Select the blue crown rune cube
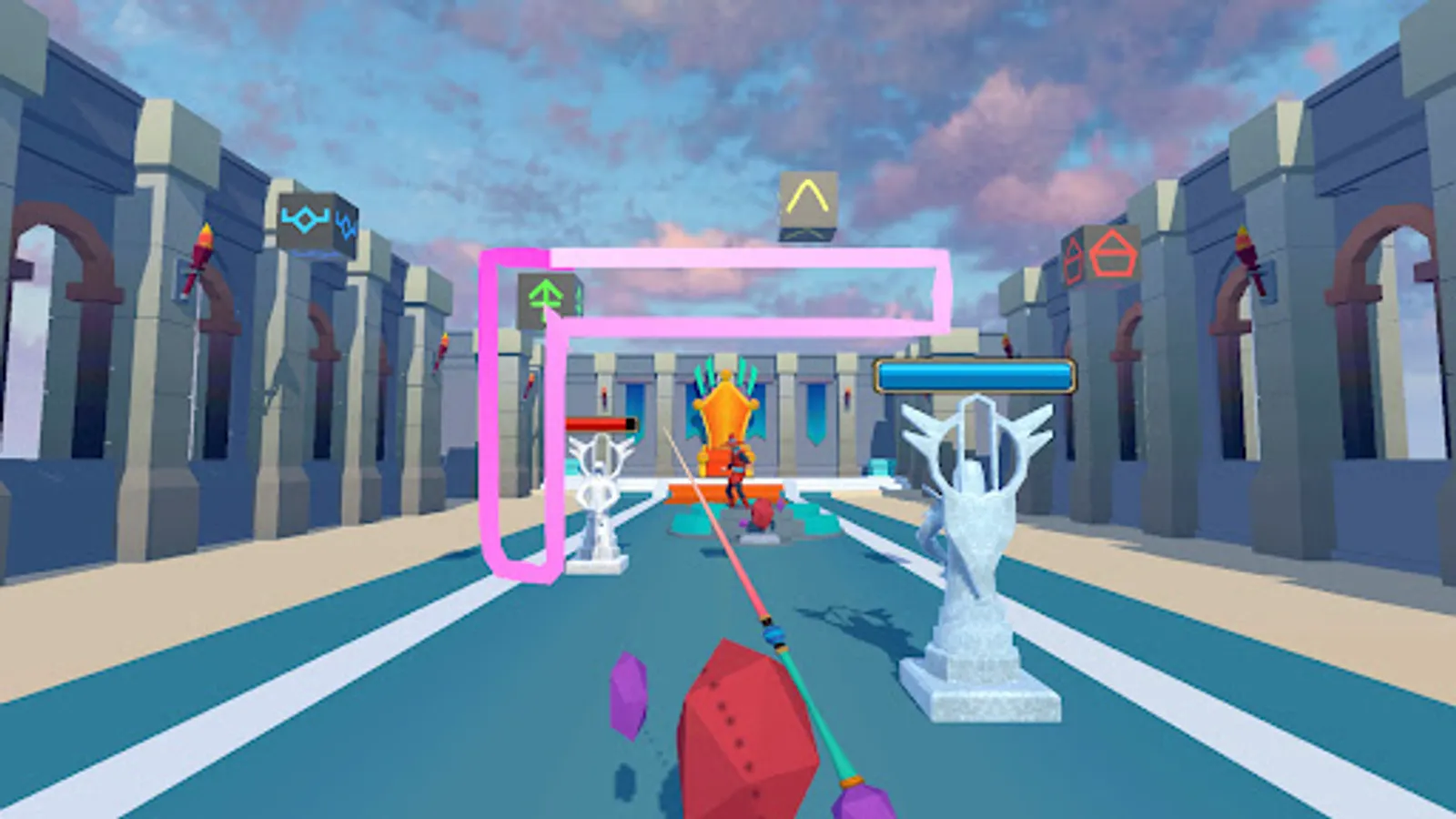1456x819 pixels. click(307, 217)
